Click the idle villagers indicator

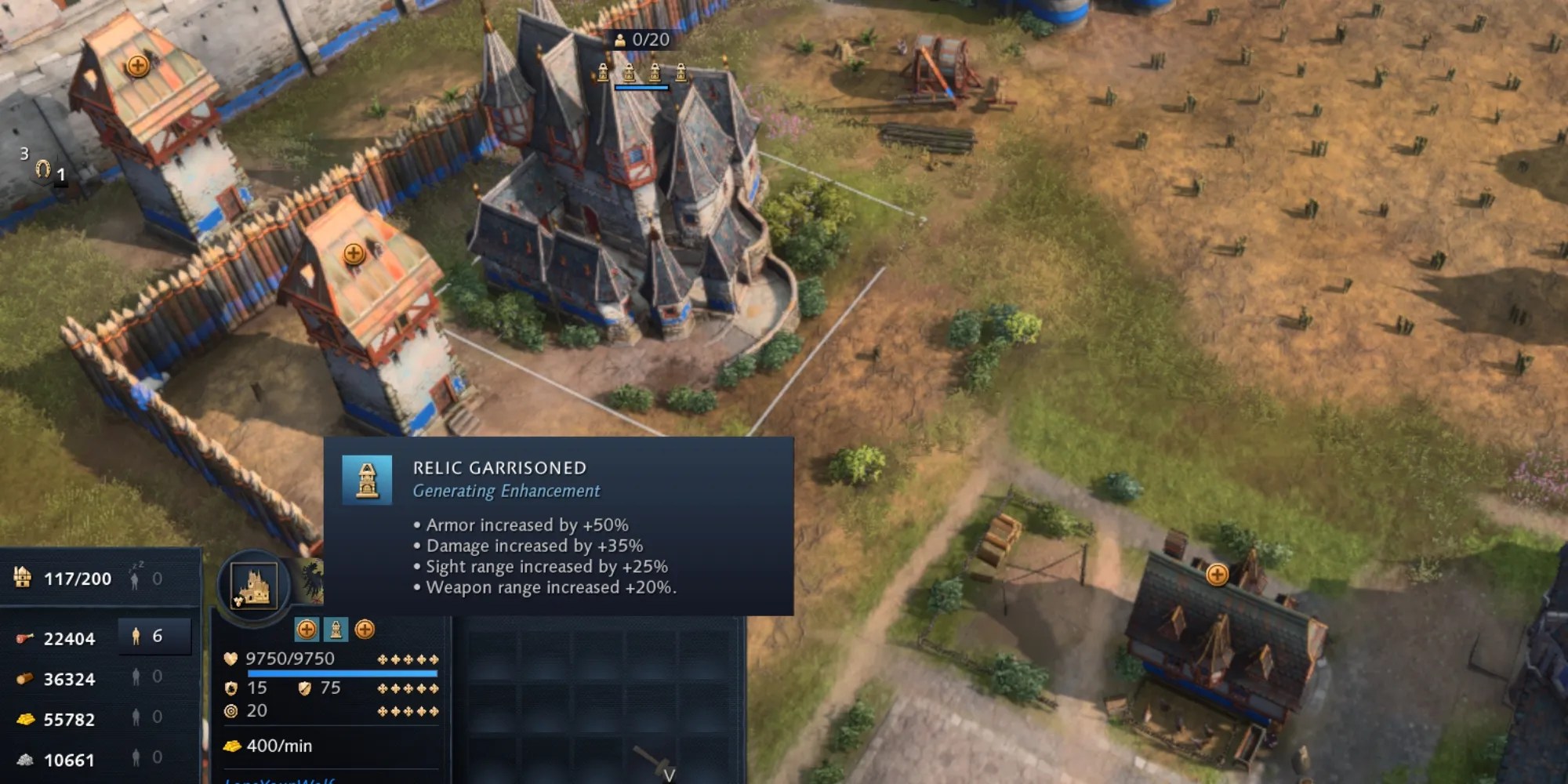point(146,579)
